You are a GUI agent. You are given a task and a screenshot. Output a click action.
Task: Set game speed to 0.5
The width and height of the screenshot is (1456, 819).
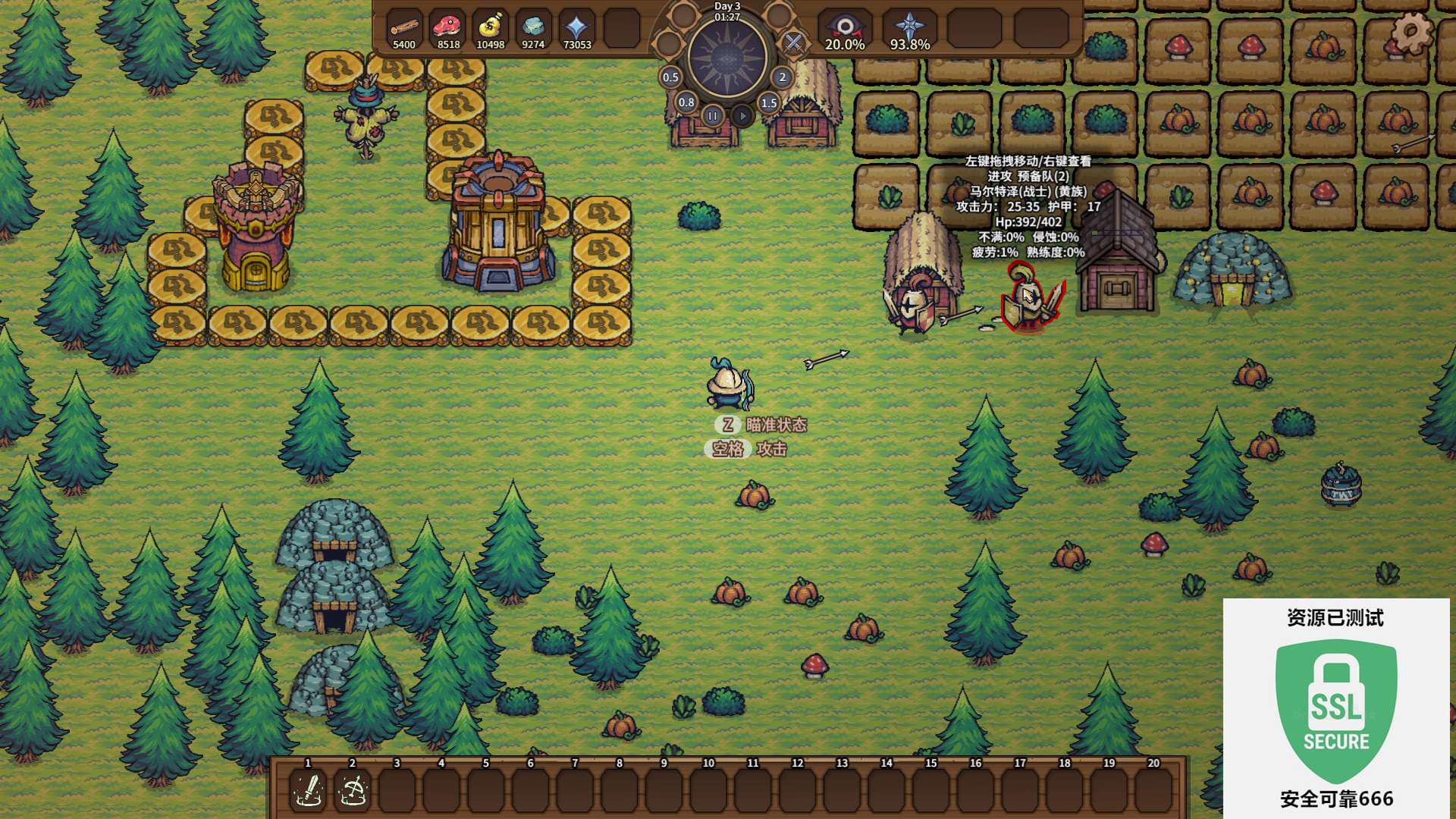pos(670,77)
